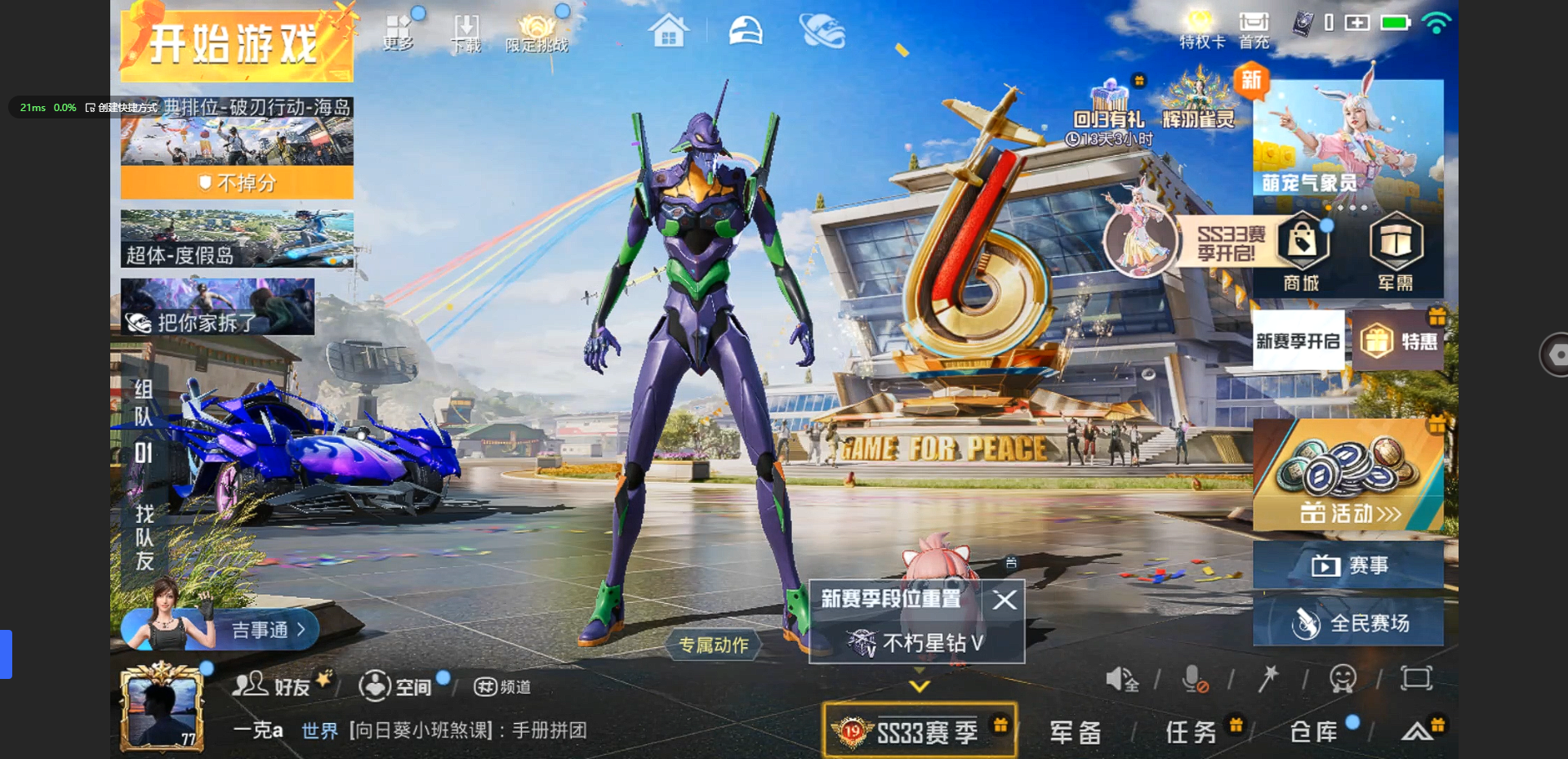Open the 专属动作 exclusive emote
Image resolution: width=1568 pixels, height=759 pixels.
714,645
